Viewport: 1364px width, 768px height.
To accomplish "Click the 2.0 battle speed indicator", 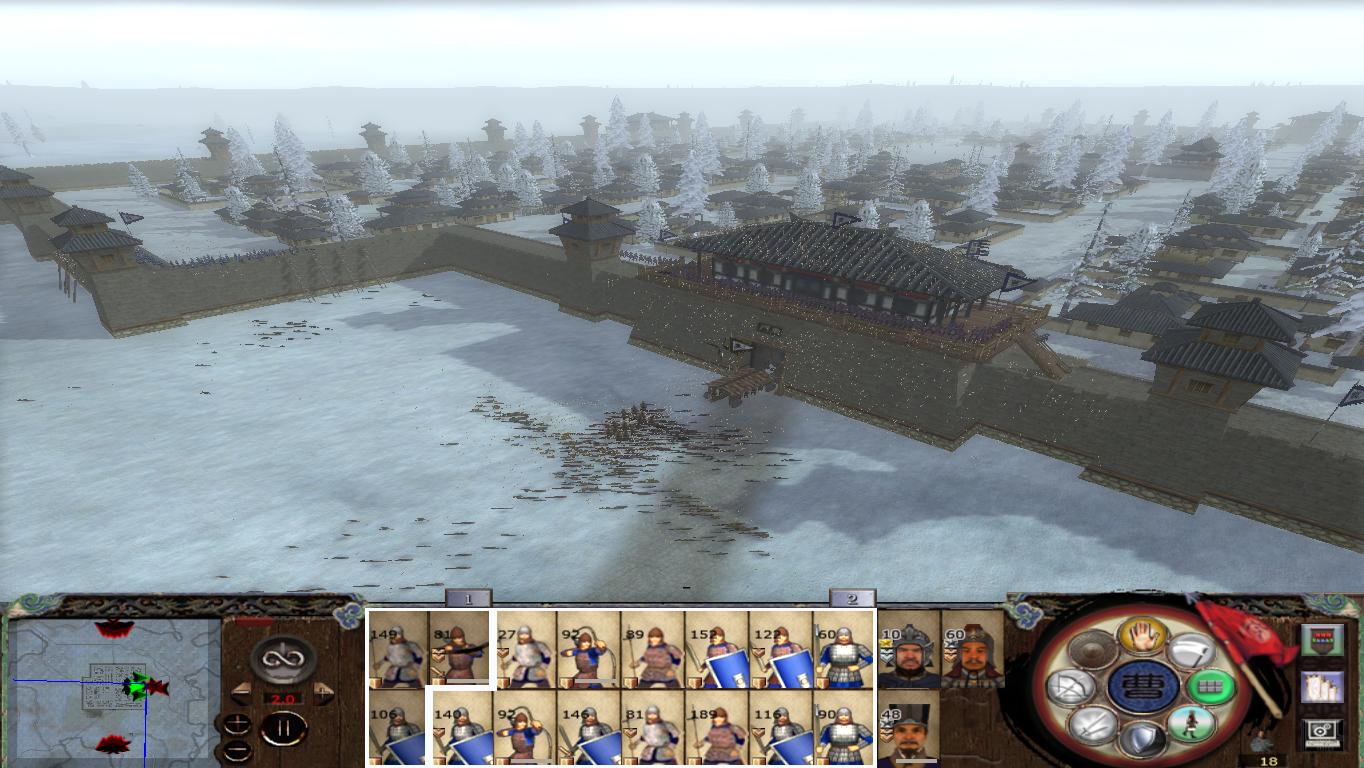I will coord(283,697).
